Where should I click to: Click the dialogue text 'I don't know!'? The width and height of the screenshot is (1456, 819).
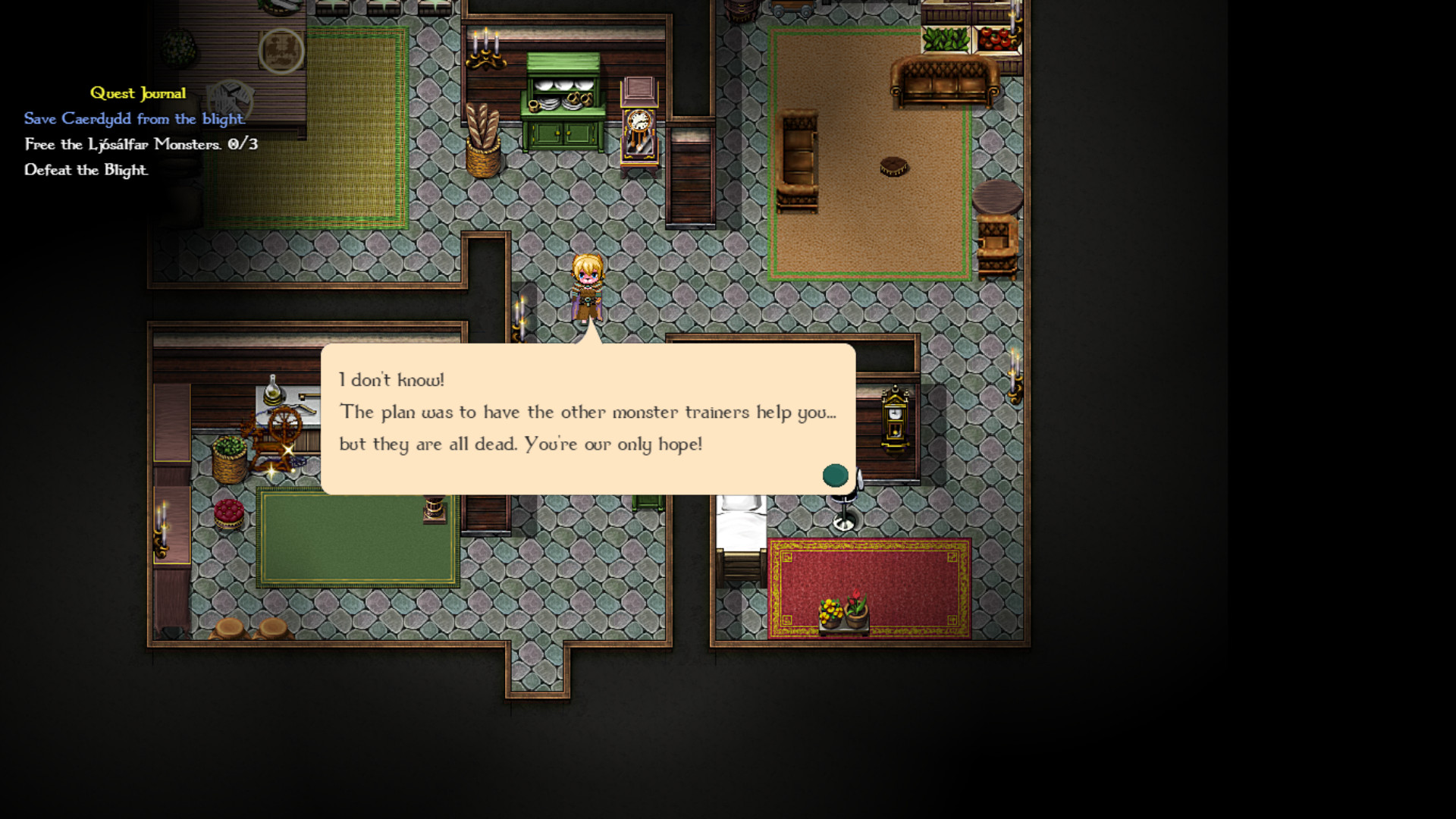(392, 380)
